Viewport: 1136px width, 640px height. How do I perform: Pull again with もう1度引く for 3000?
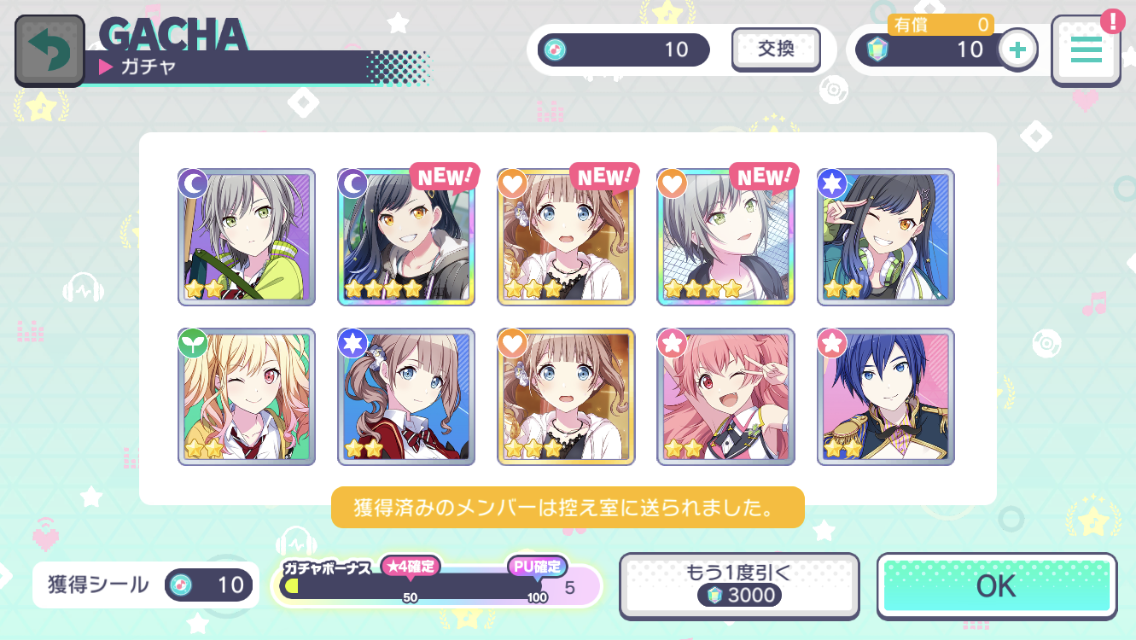tap(739, 585)
